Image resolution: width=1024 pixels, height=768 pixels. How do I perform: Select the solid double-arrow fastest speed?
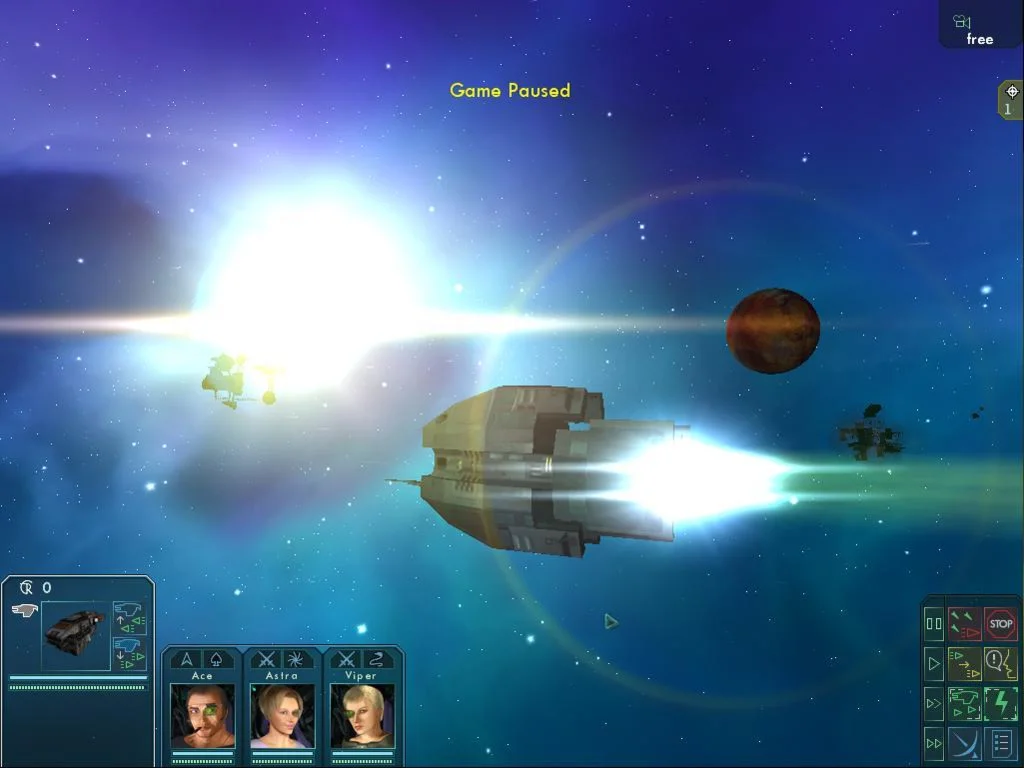[x=934, y=743]
